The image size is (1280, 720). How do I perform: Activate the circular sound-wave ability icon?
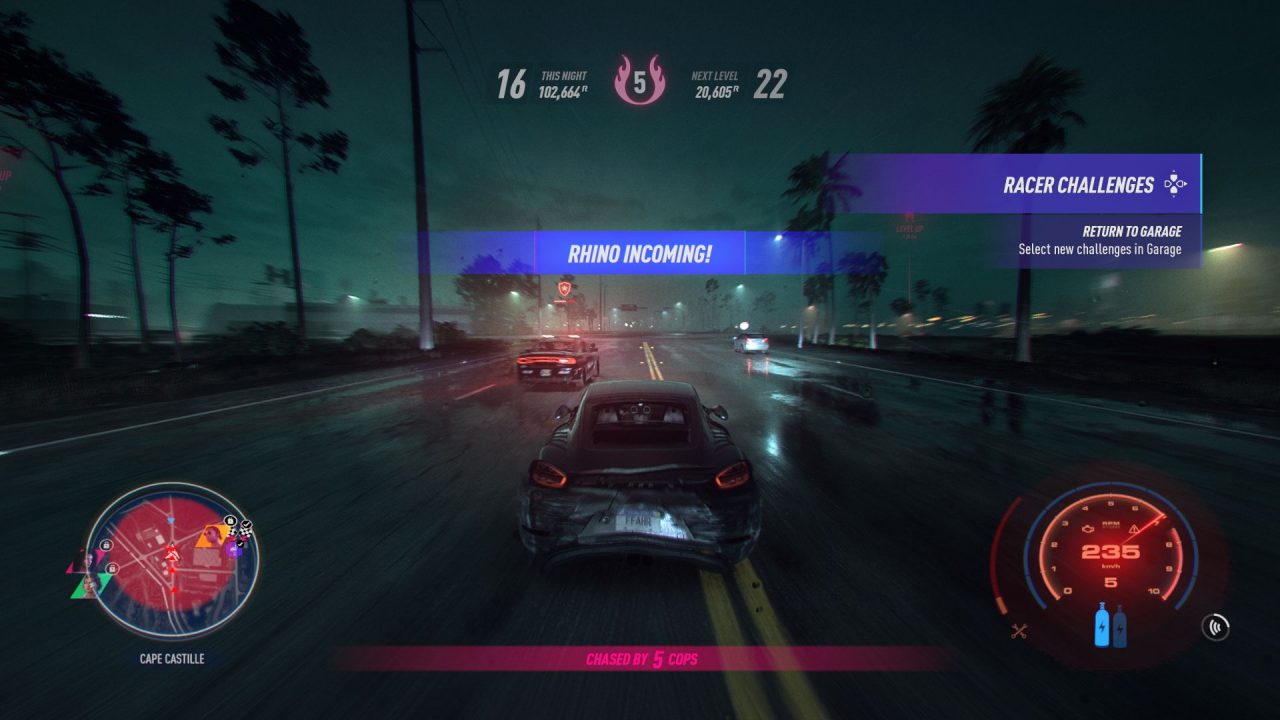tap(1216, 628)
